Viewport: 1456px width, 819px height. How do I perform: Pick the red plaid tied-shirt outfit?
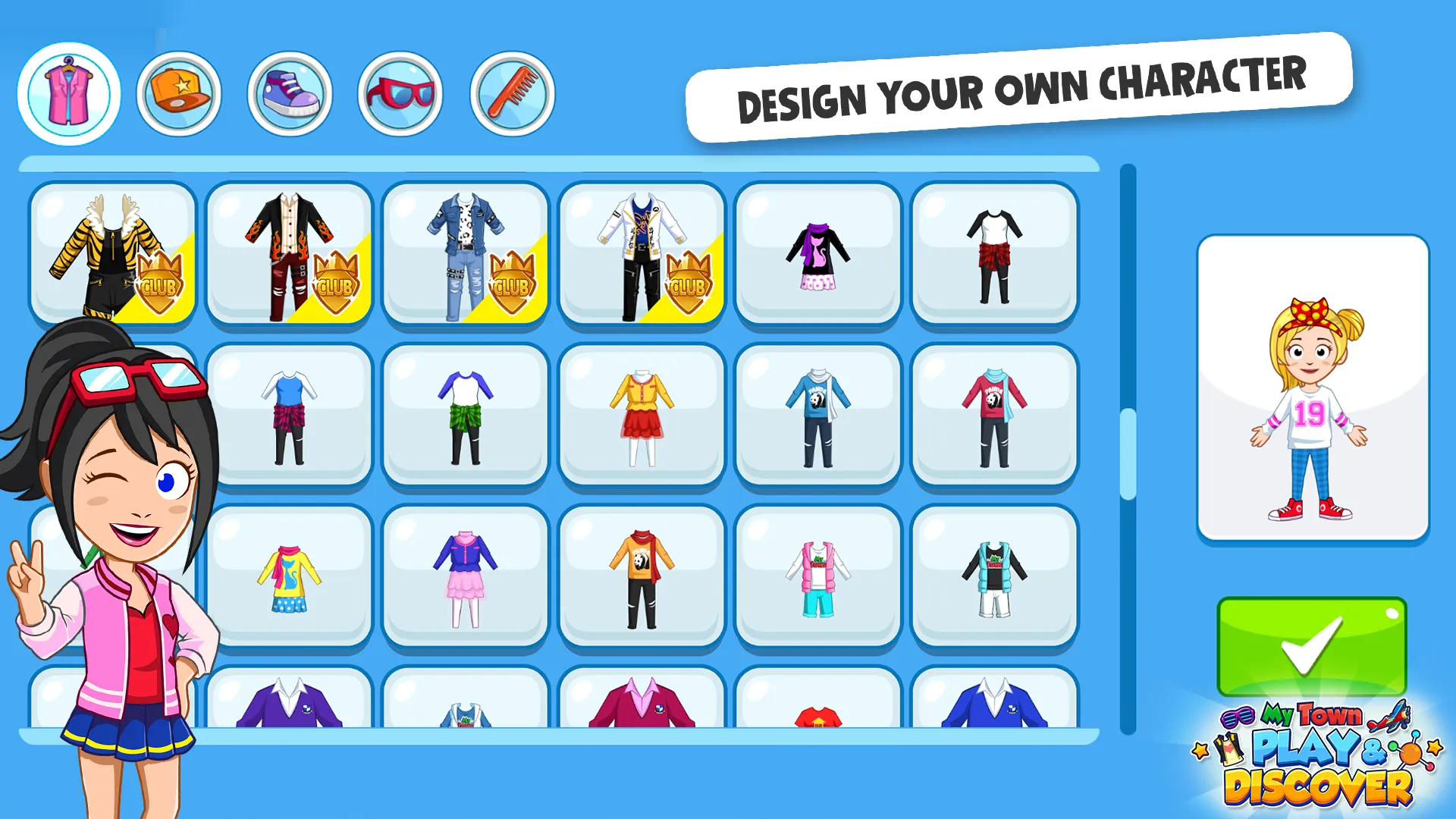995,258
